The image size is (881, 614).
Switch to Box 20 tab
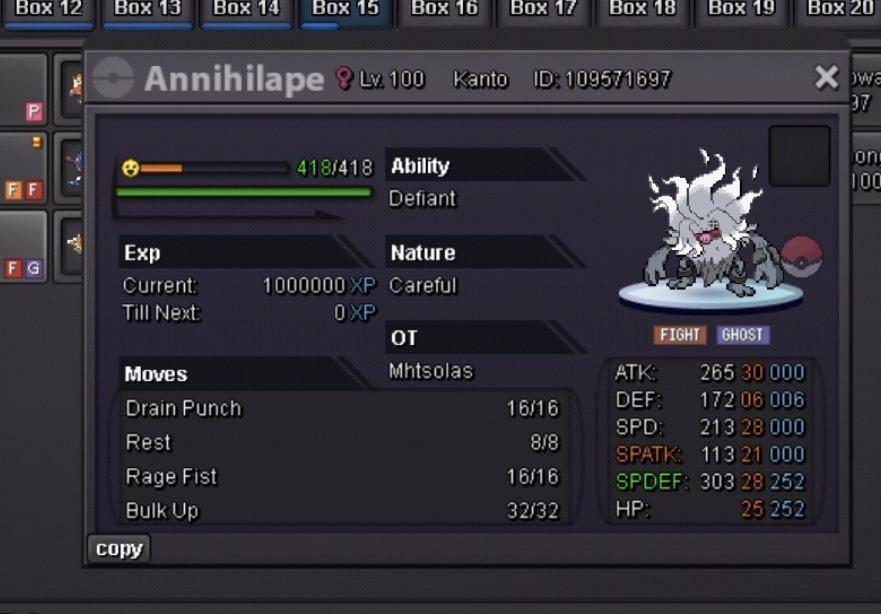click(839, 10)
